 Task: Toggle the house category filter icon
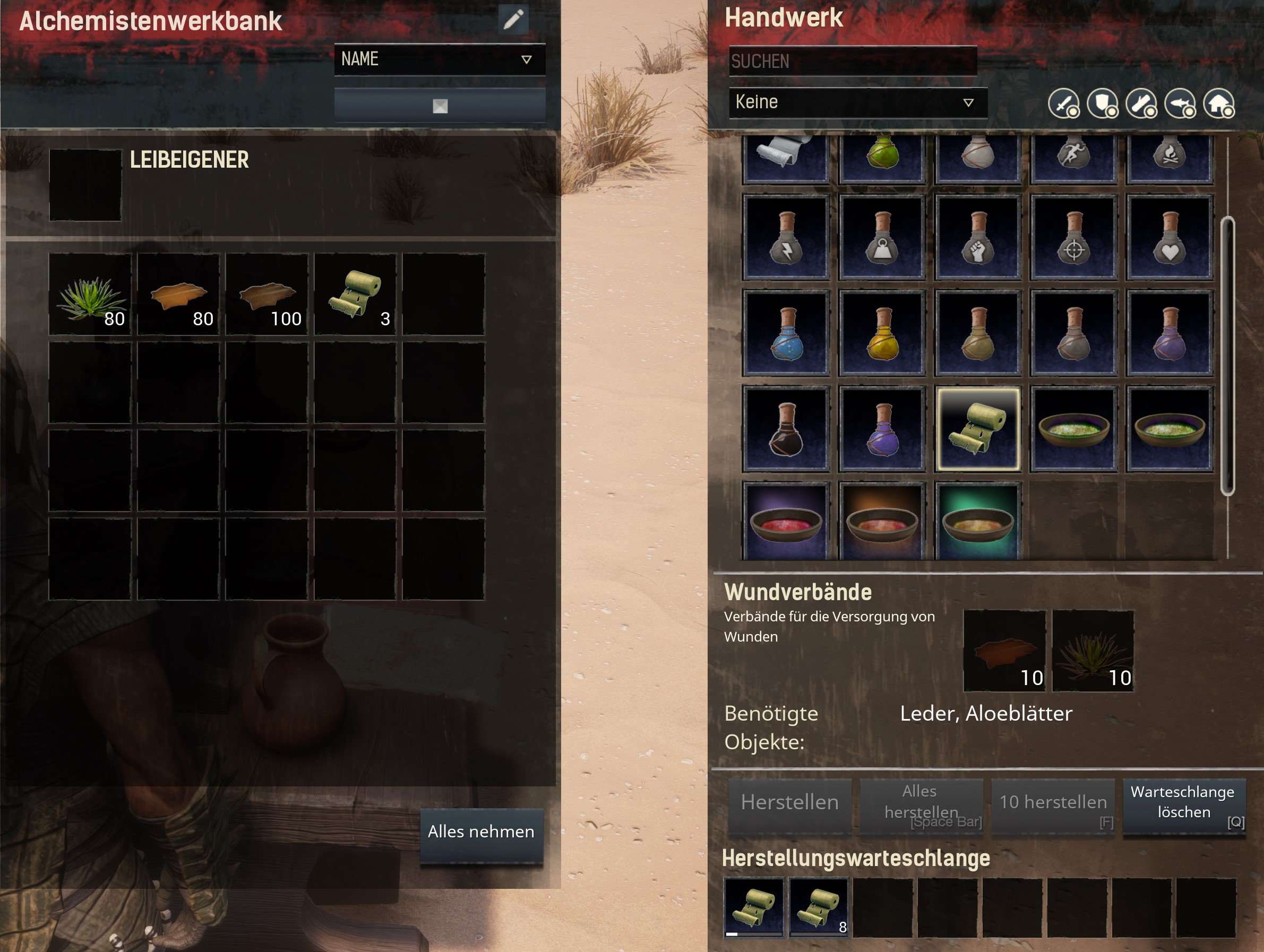(1218, 104)
